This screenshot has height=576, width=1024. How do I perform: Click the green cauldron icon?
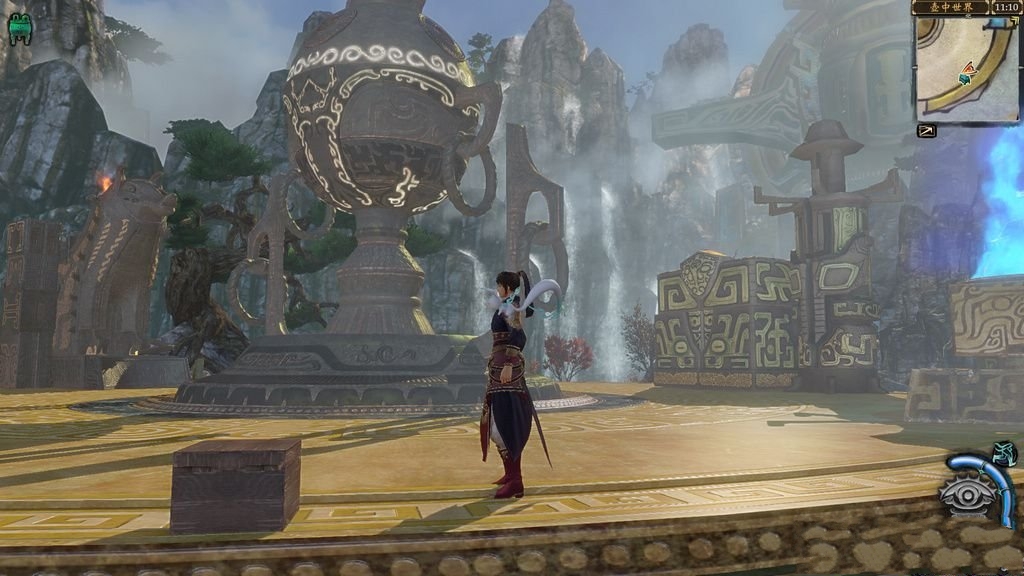tap(19, 30)
